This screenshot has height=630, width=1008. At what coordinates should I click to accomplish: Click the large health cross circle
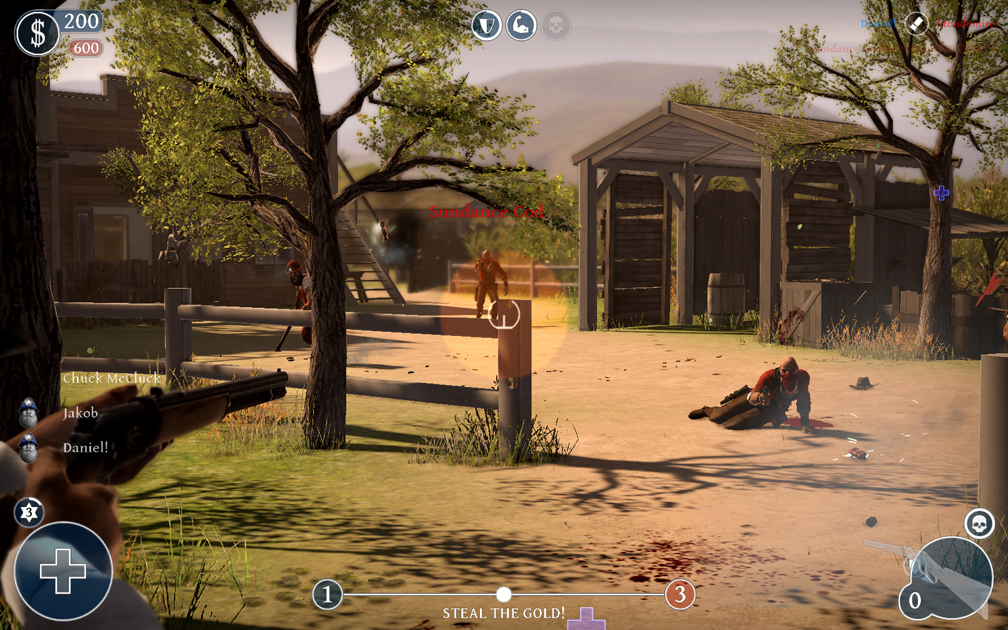63,571
